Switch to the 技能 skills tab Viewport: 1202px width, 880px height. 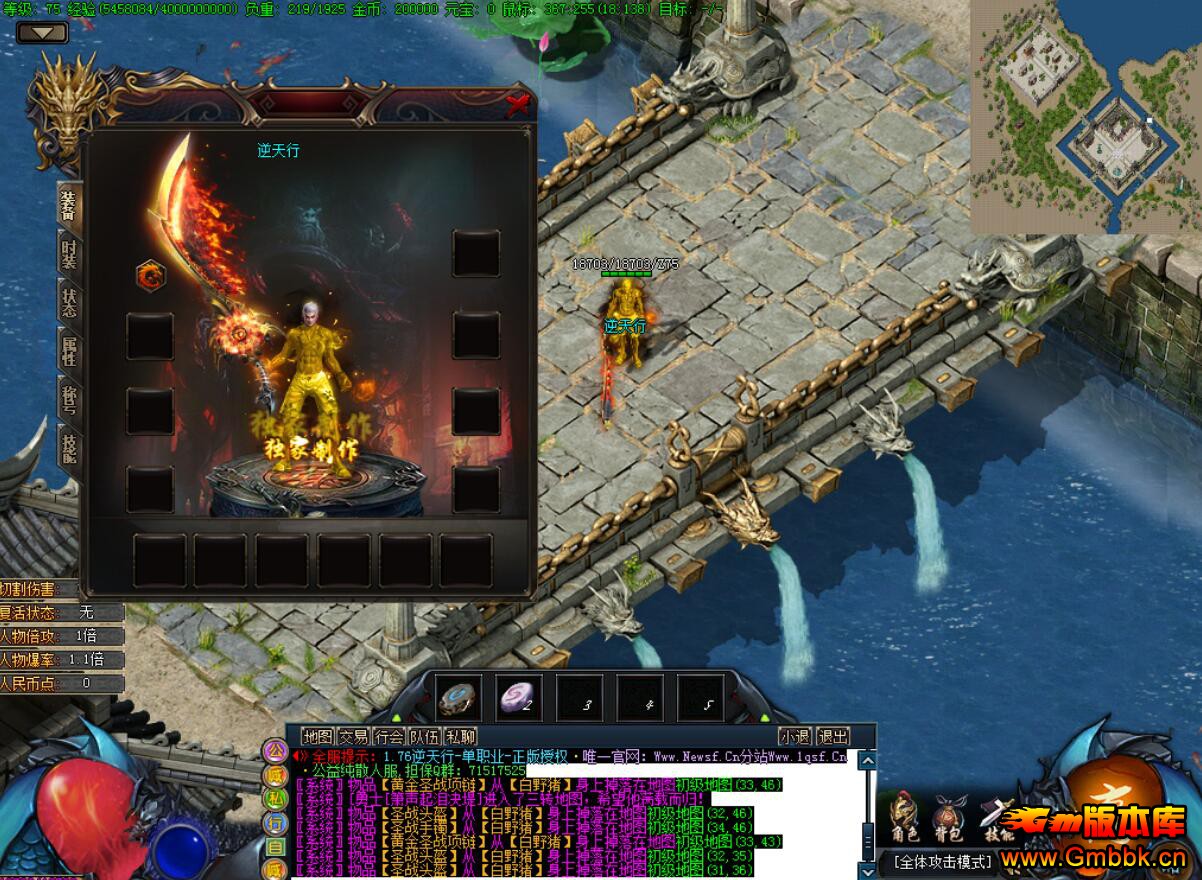(x=69, y=447)
